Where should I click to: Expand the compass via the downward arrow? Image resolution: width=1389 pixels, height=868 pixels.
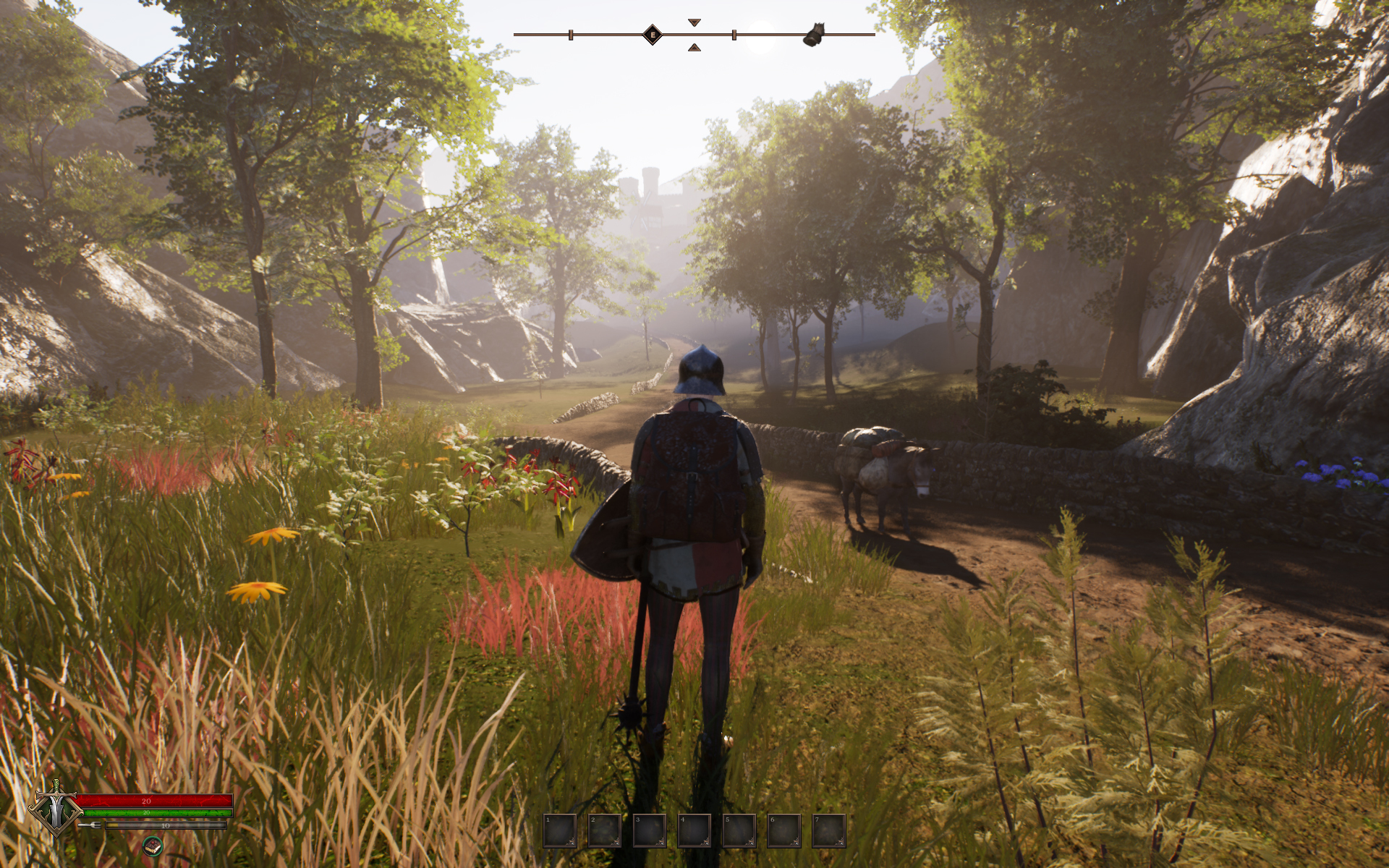click(694, 22)
